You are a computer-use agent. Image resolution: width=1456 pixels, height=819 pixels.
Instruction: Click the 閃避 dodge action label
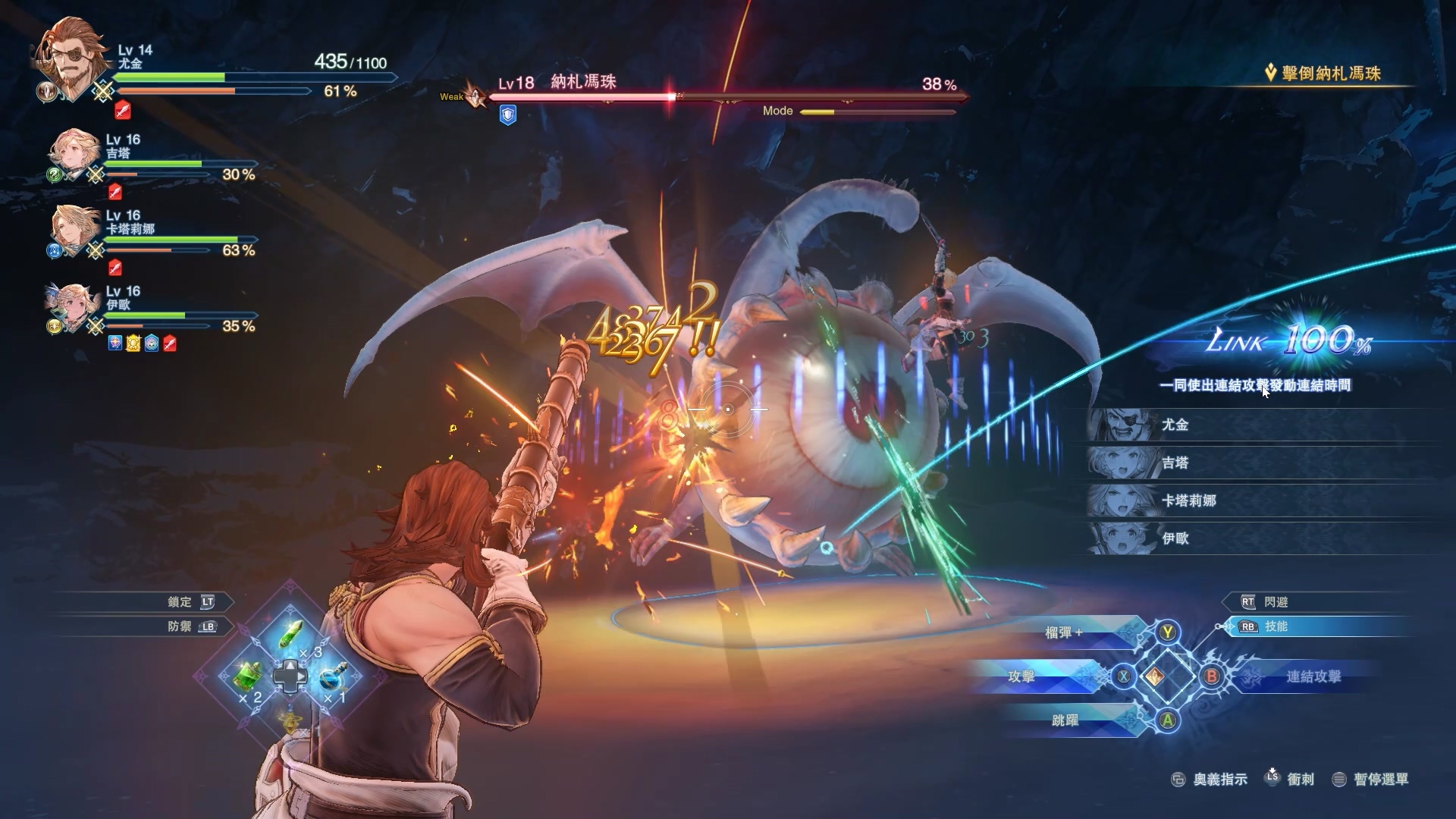tap(1276, 602)
